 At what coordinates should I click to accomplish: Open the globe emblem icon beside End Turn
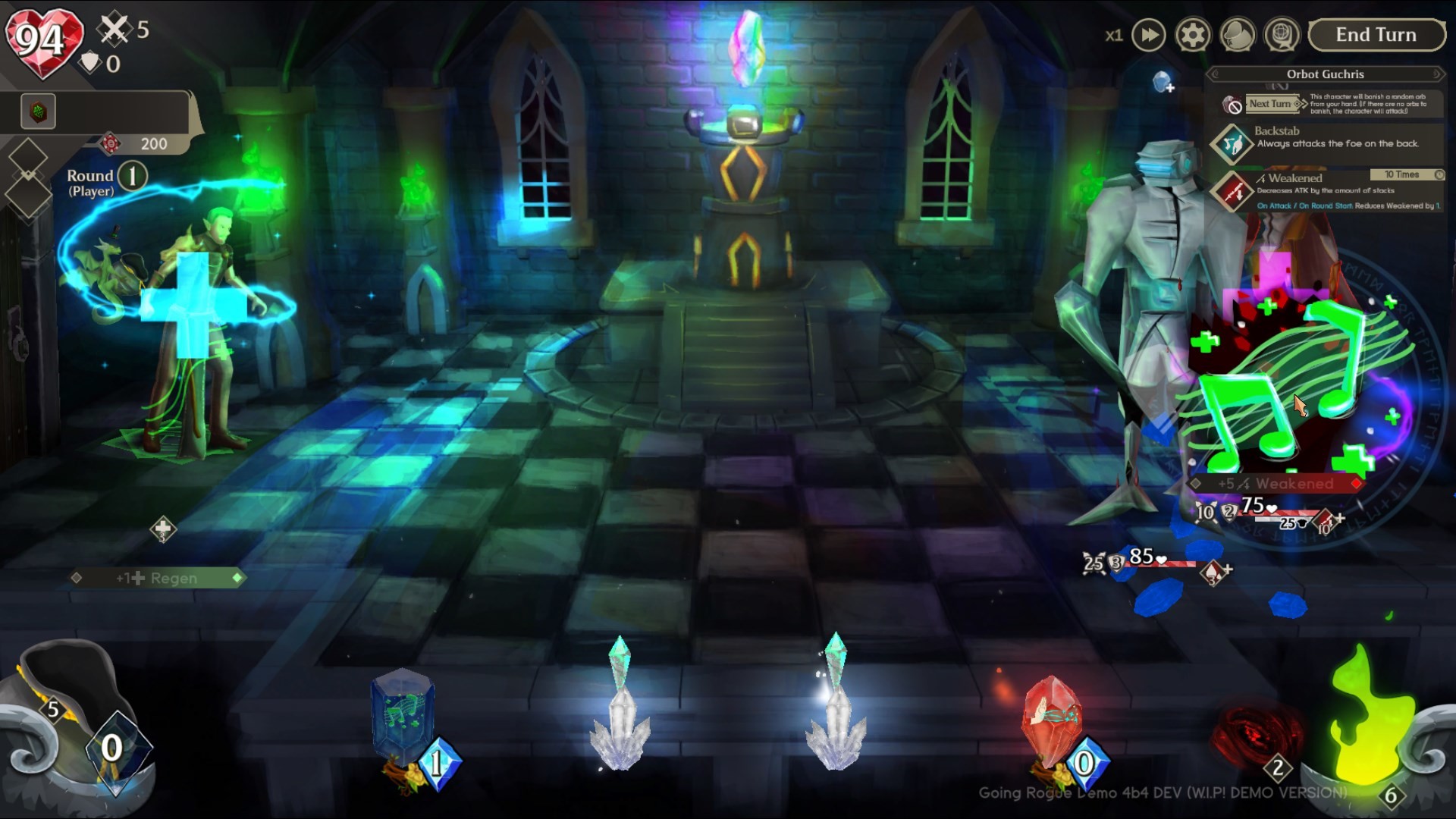[1282, 34]
